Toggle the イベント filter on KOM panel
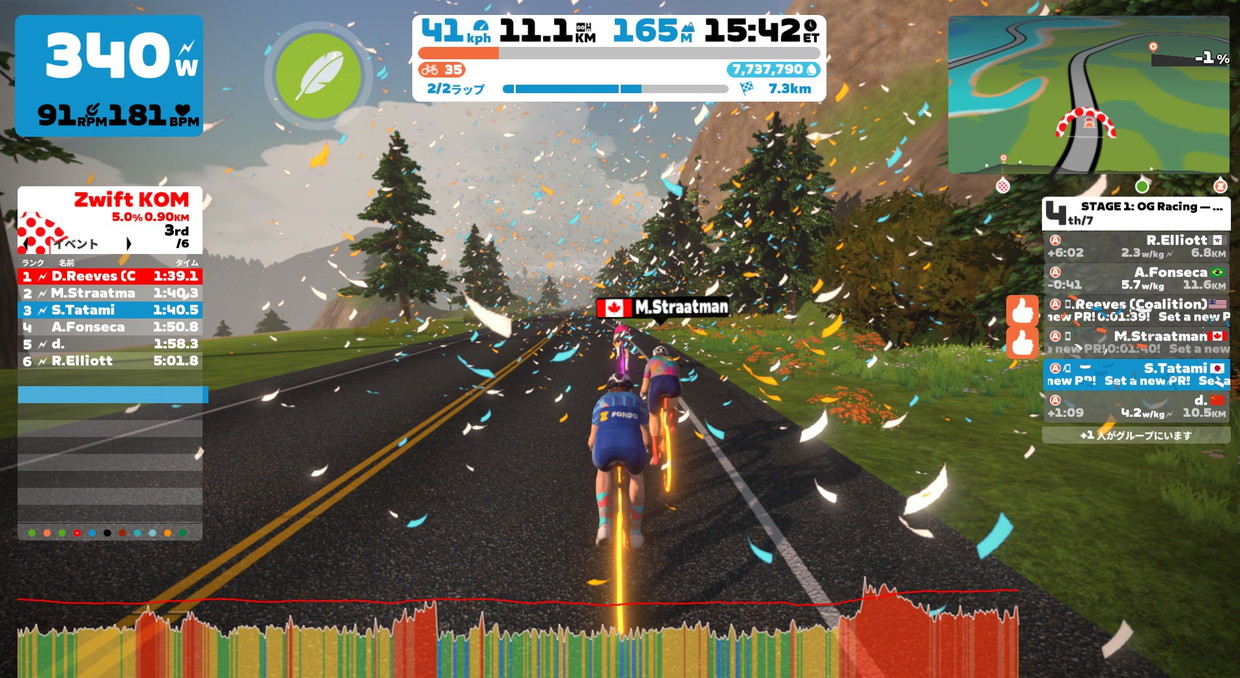 (x=90, y=243)
